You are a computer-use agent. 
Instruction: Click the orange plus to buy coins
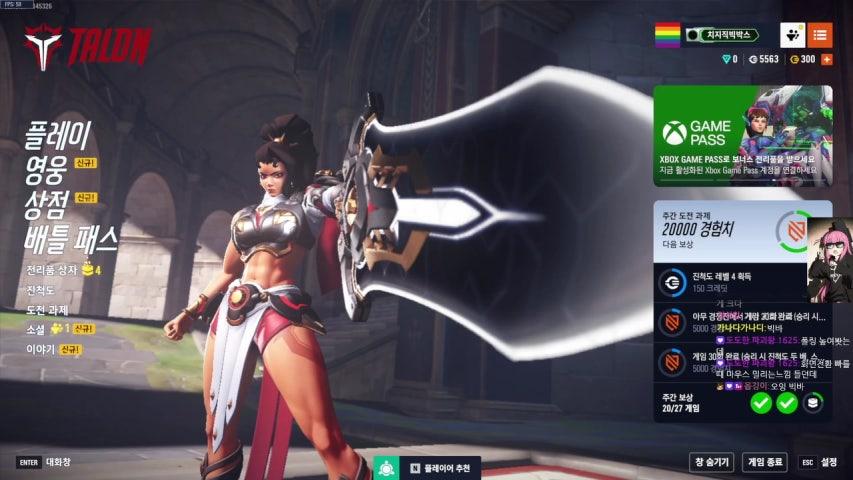click(827, 59)
